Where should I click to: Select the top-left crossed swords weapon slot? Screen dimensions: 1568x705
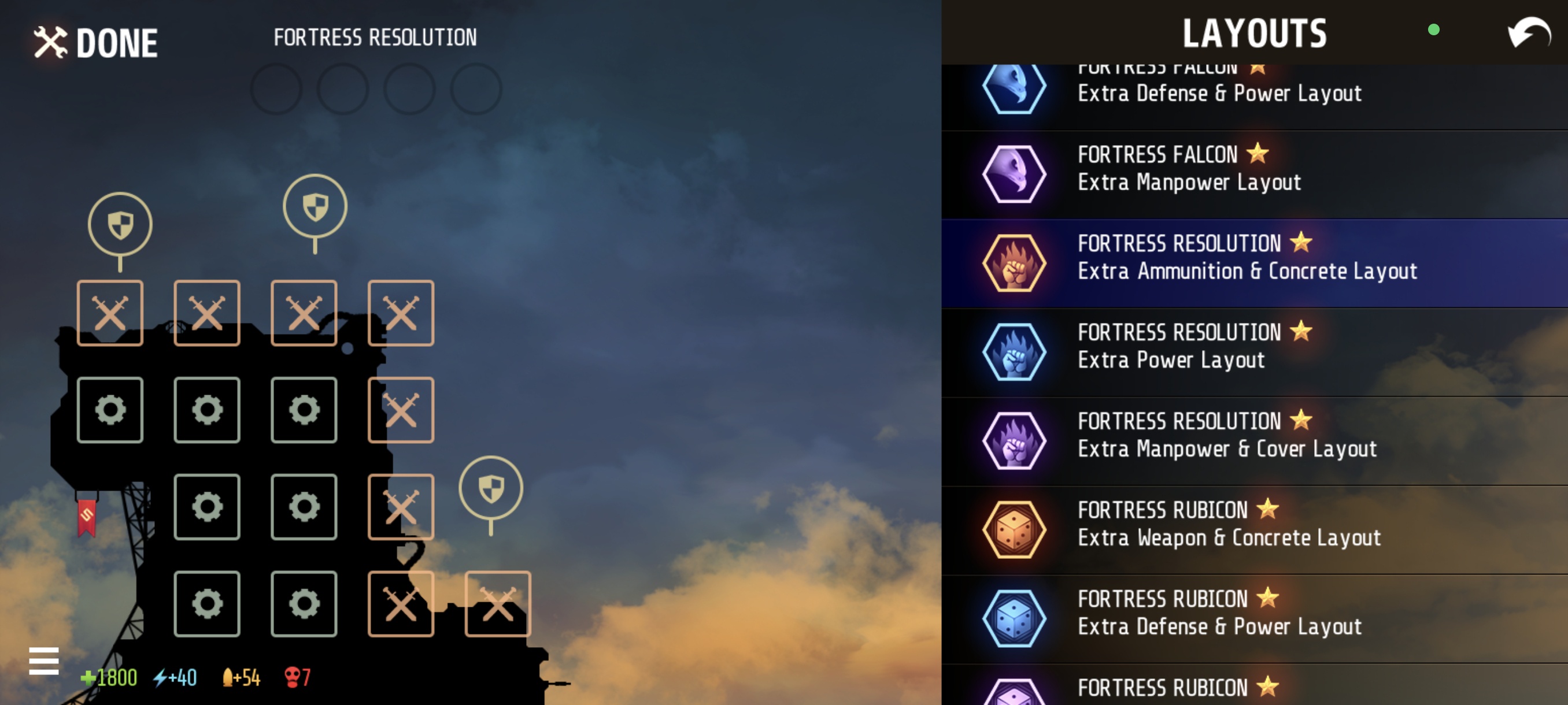point(110,313)
